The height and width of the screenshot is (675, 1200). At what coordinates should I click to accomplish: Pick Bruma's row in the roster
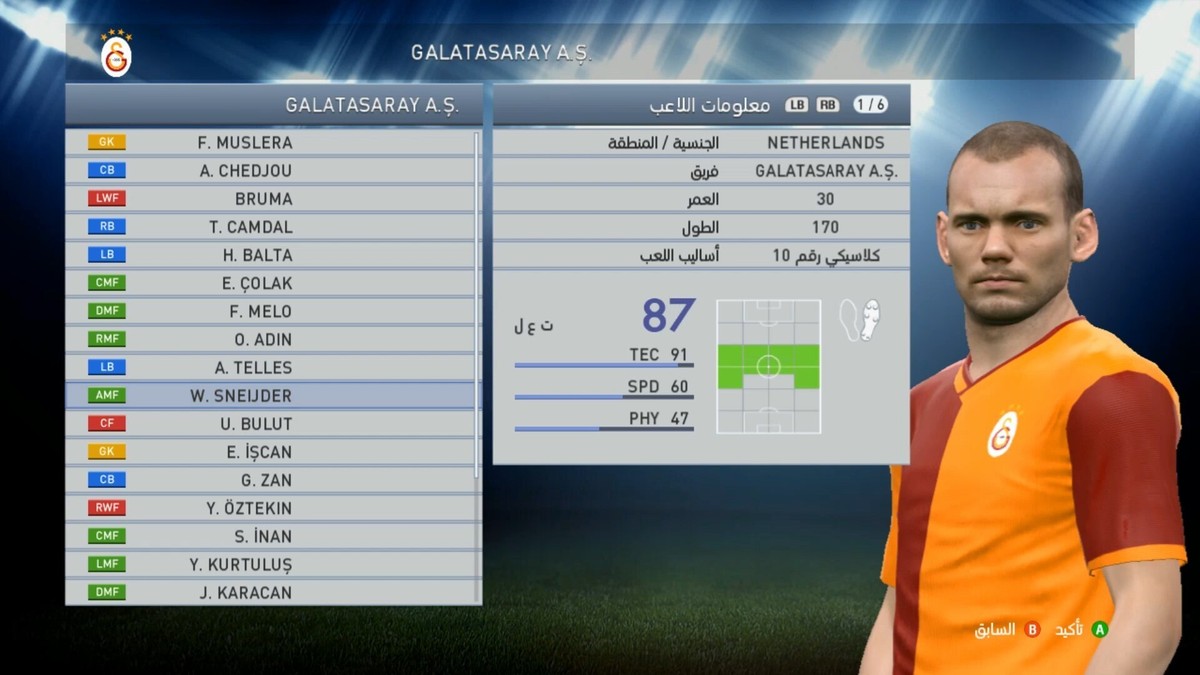pyautogui.click(x=263, y=199)
